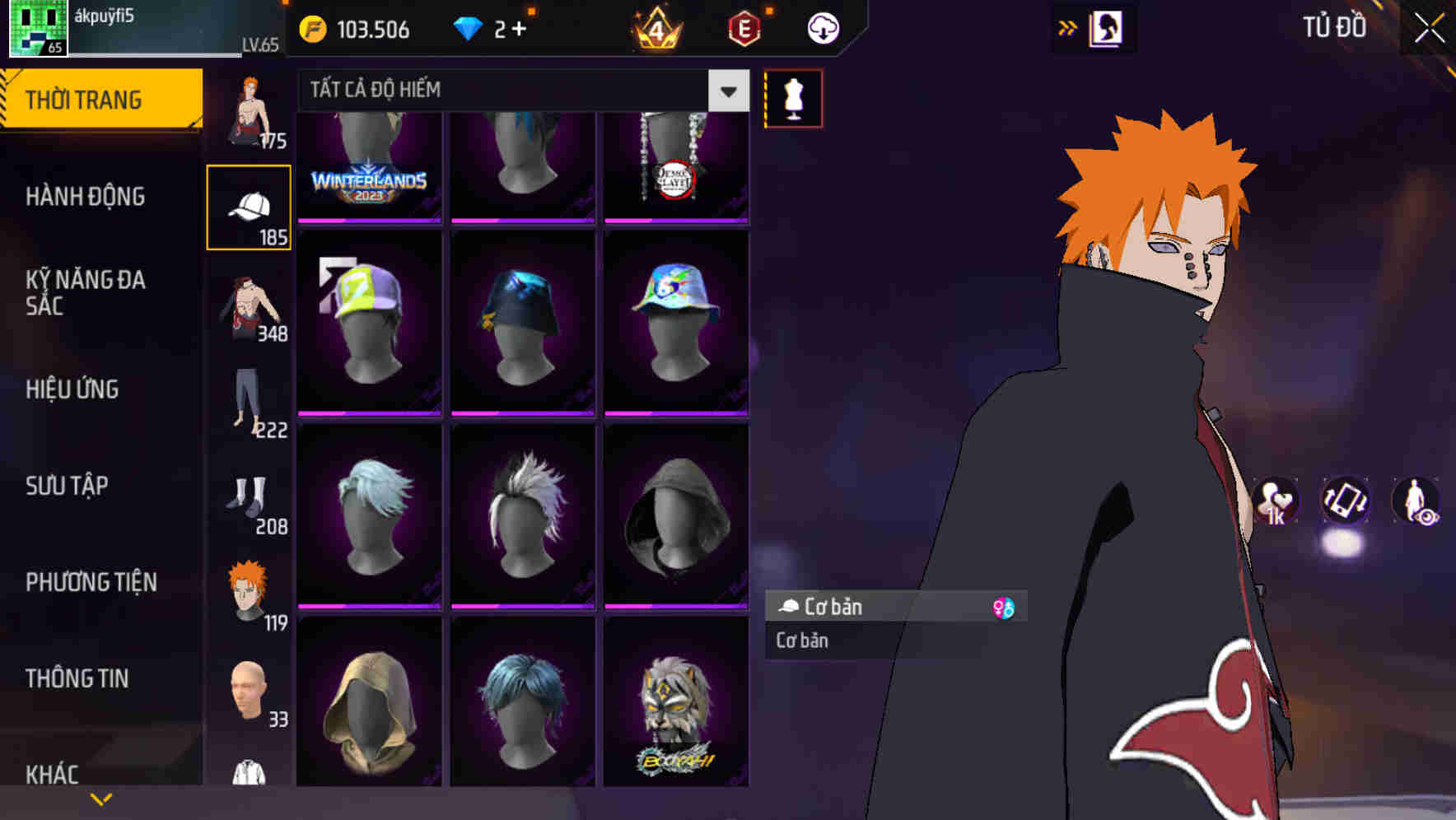Open the rank 4 crown icon
Screen dimensions: 1456x820
coord(655,27)
